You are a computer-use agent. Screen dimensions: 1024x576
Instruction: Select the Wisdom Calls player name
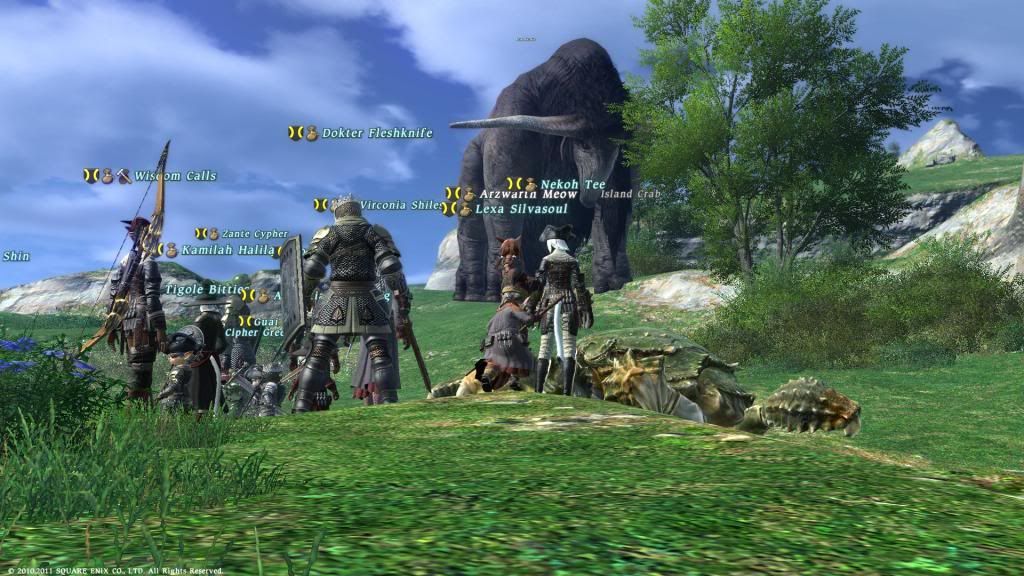(x=175, y=176)
